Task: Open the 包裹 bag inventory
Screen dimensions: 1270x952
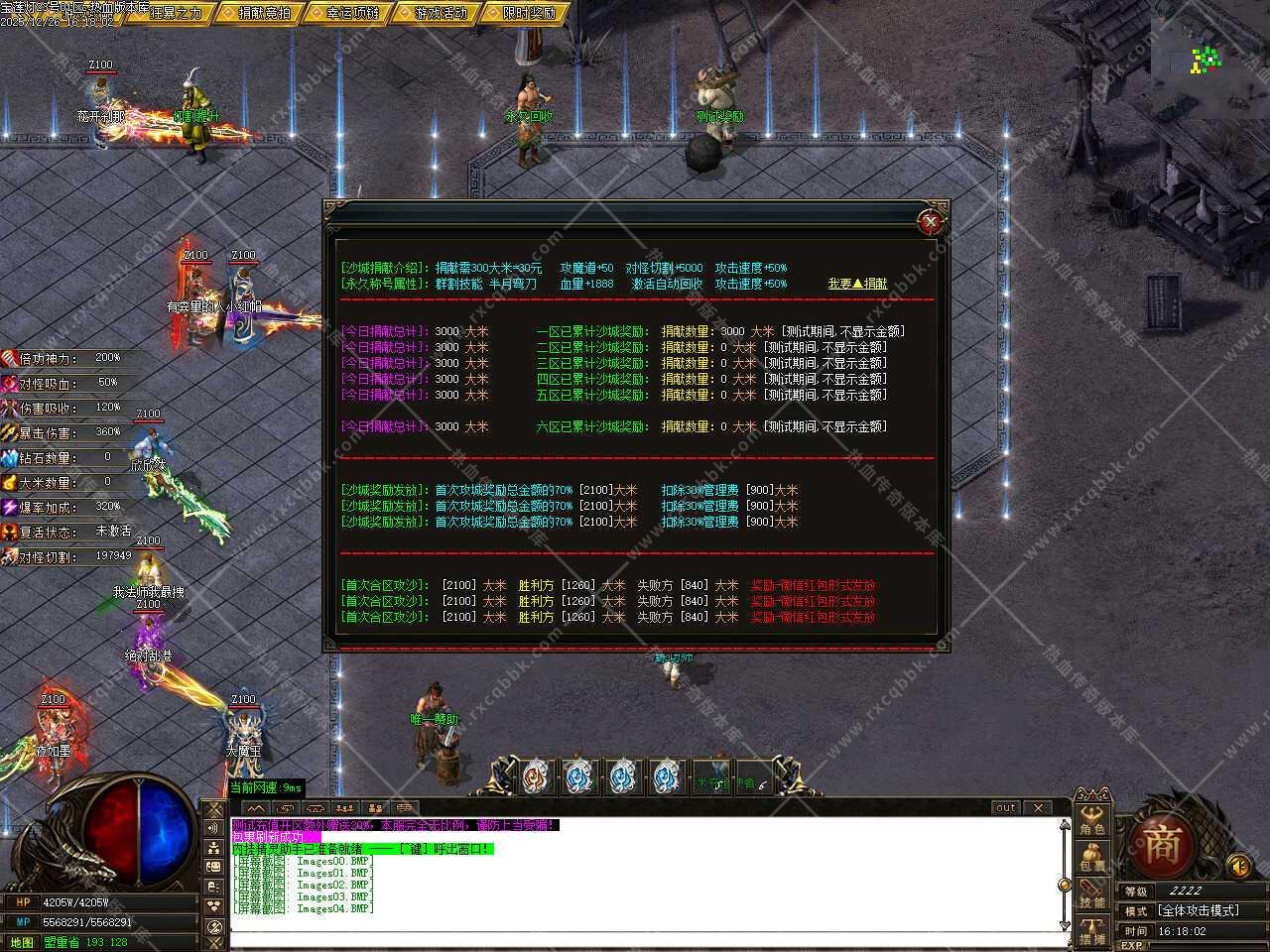Action: click(1092, 859)
